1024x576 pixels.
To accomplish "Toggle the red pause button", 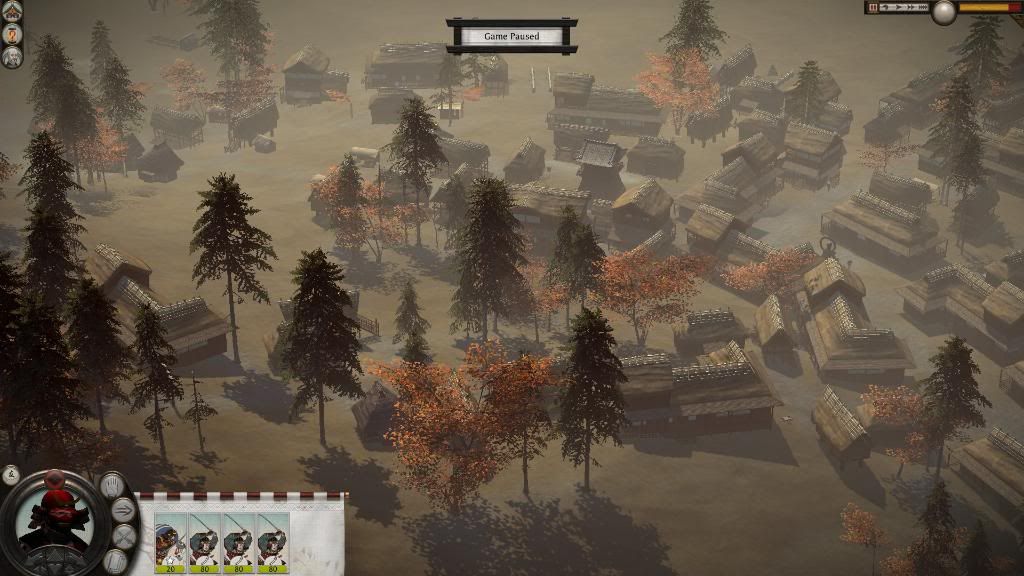I will 873,7.
